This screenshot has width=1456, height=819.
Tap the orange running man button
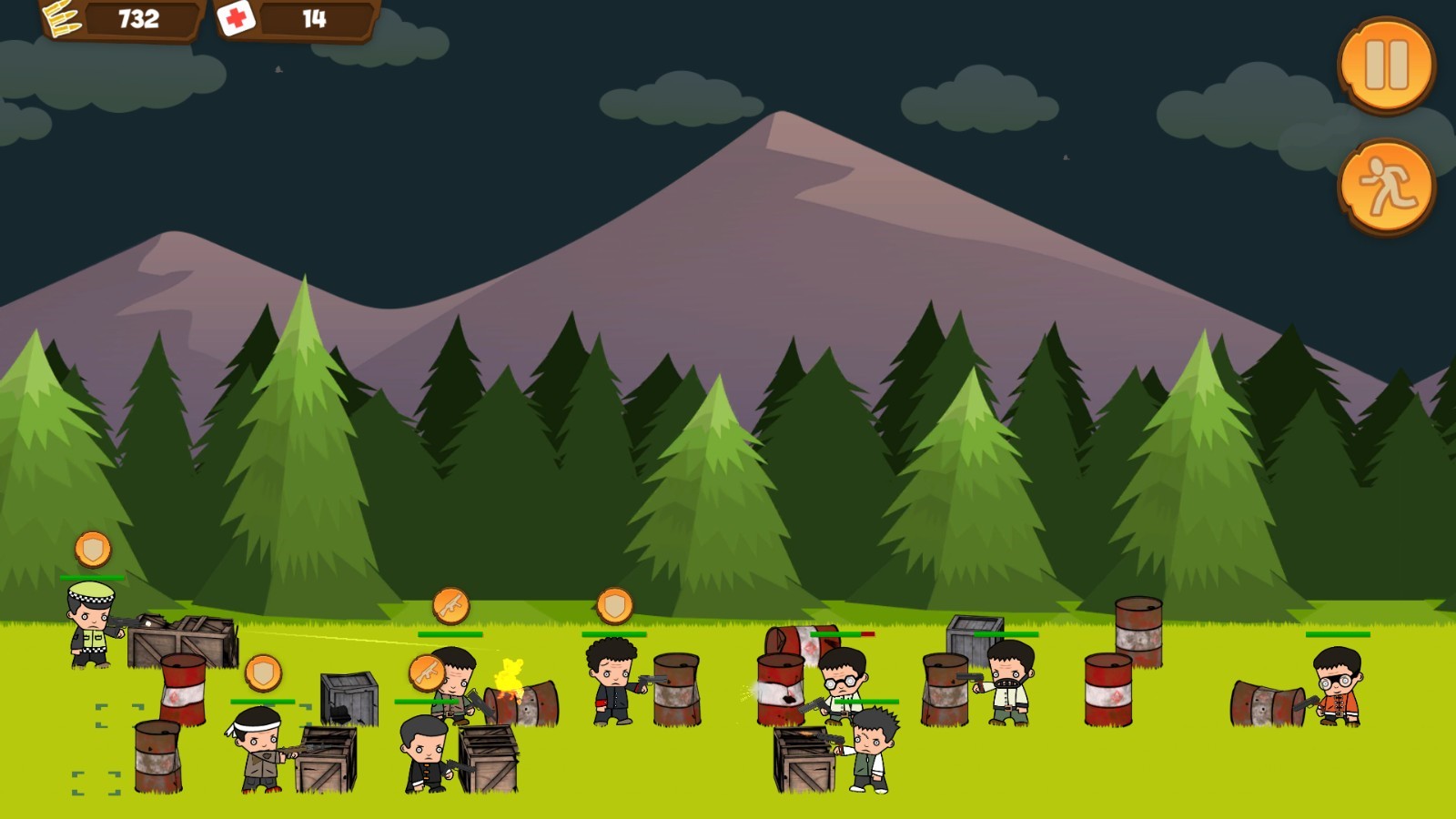pyautogui.click(x=1386, y=187)
